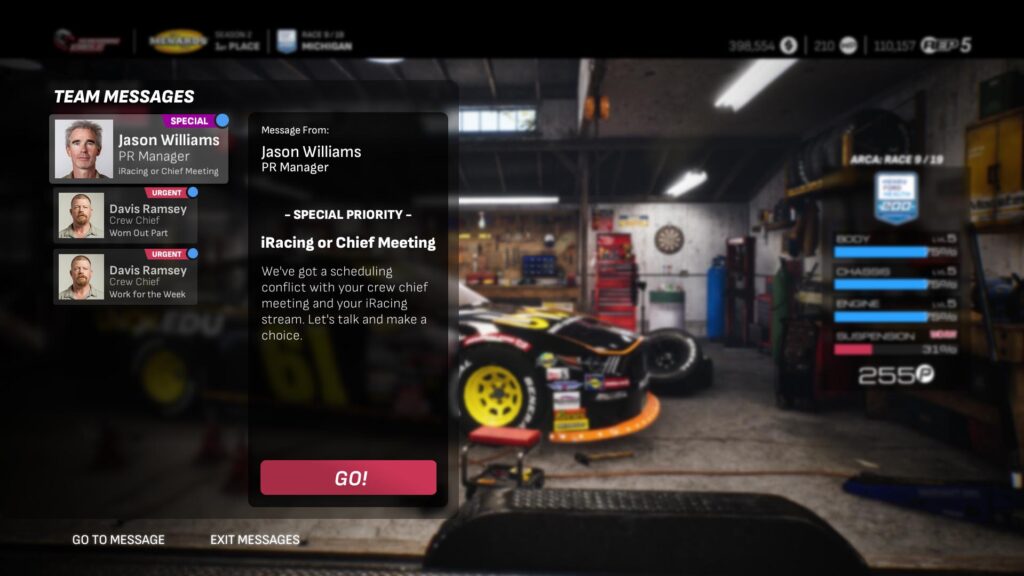Open Davis Ramsey's Work for the Week message

point(126,277)
